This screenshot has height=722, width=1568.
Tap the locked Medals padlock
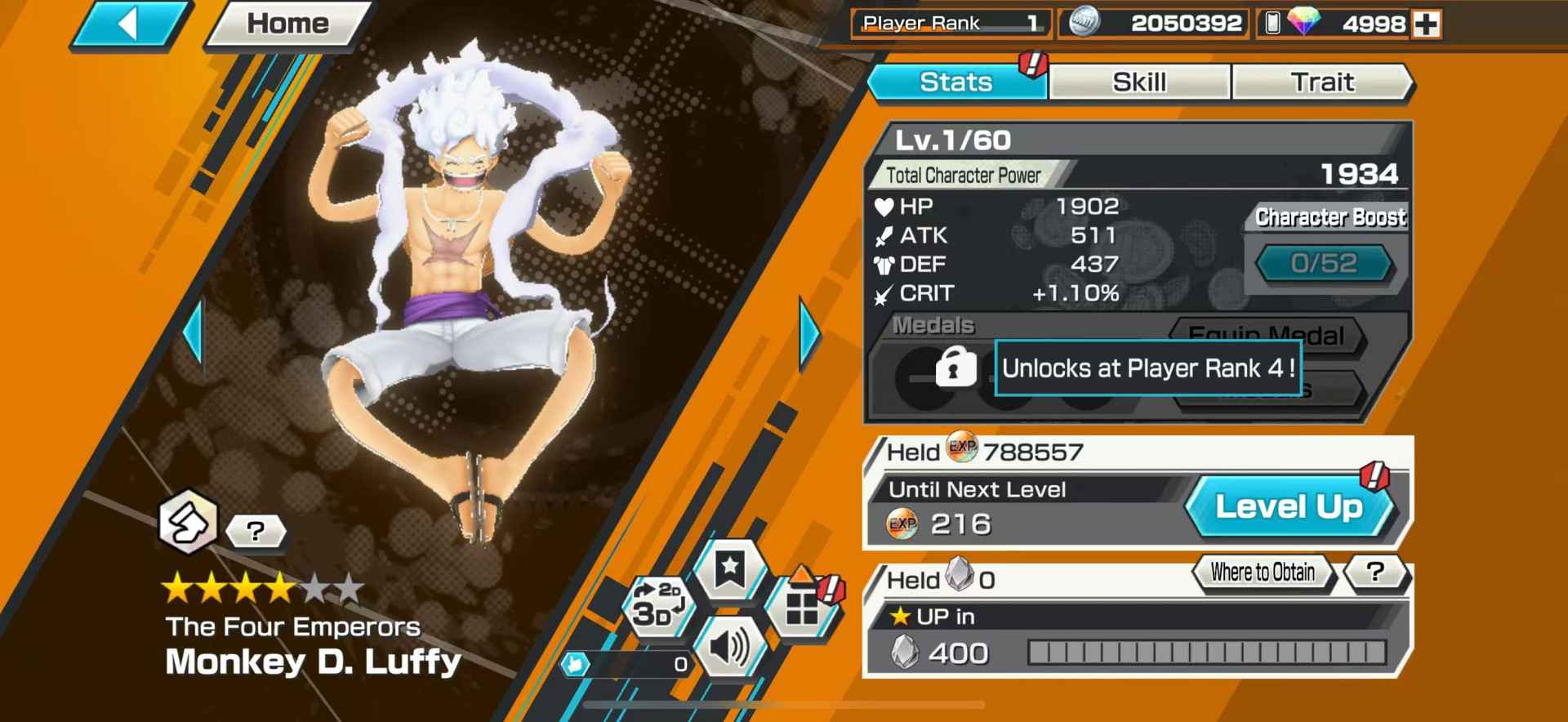pyautogui.click(x=955, y=368)
